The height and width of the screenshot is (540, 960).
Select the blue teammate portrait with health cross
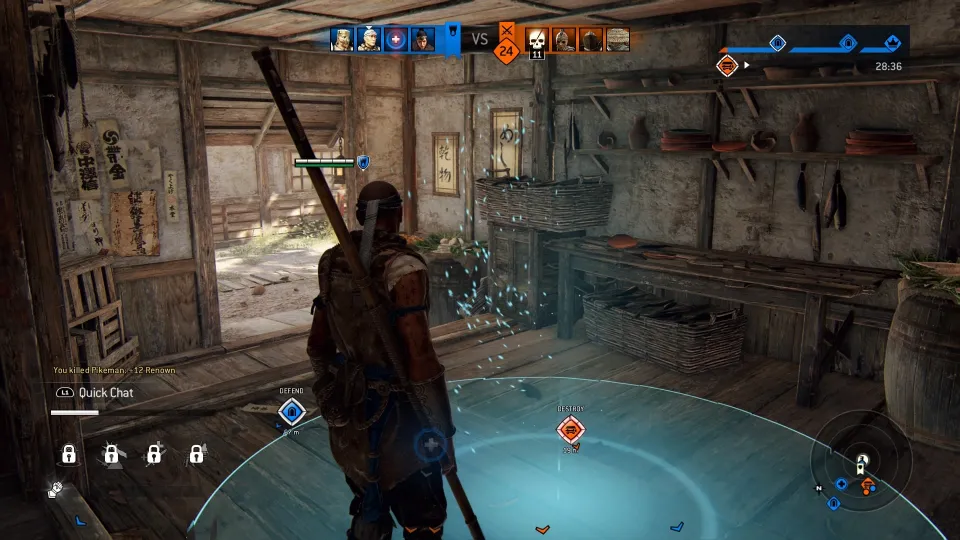(x=395, y=39)
